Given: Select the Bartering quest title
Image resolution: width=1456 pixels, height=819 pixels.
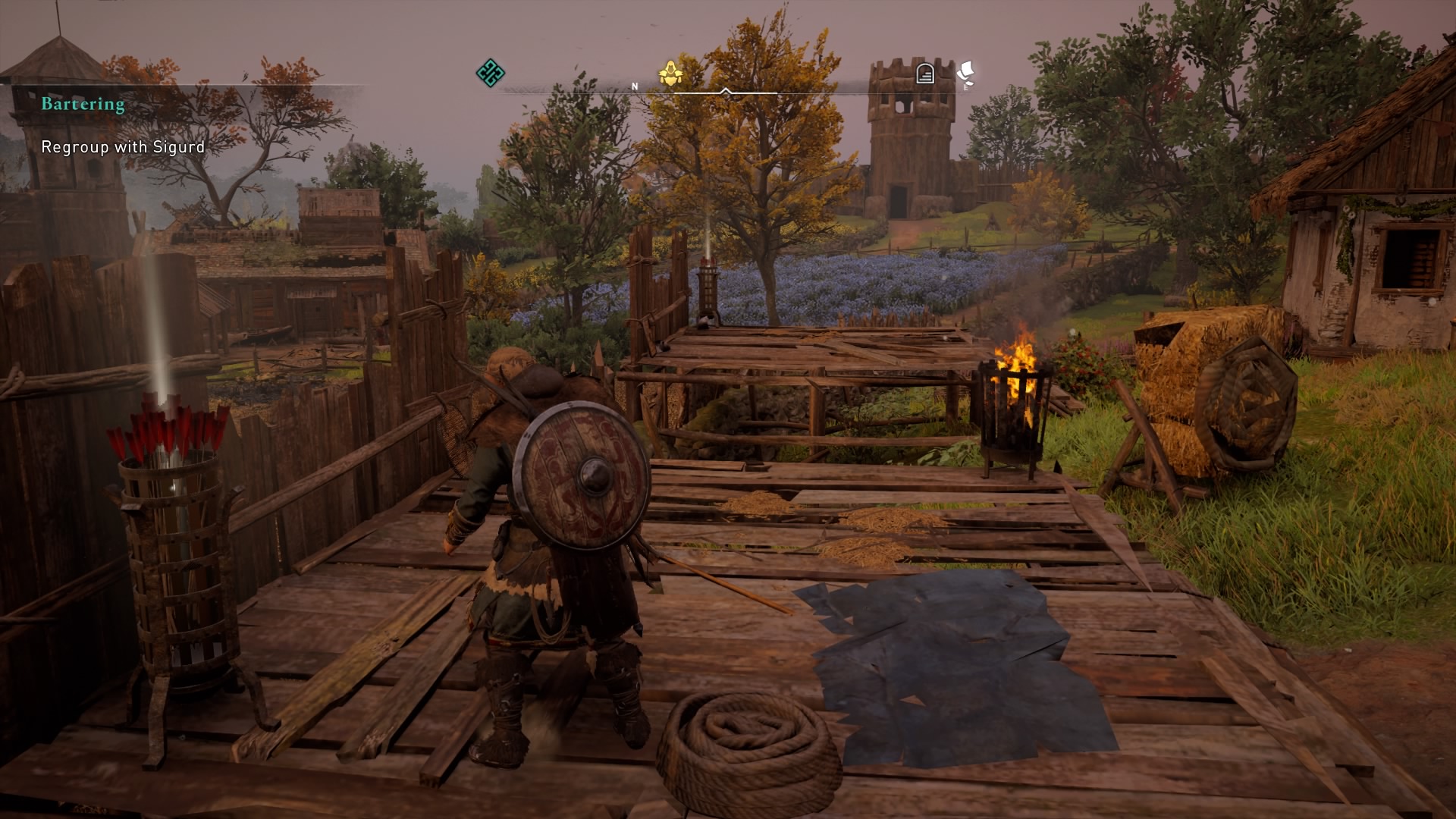Looking at the screenshot, I should click(81, 105).
